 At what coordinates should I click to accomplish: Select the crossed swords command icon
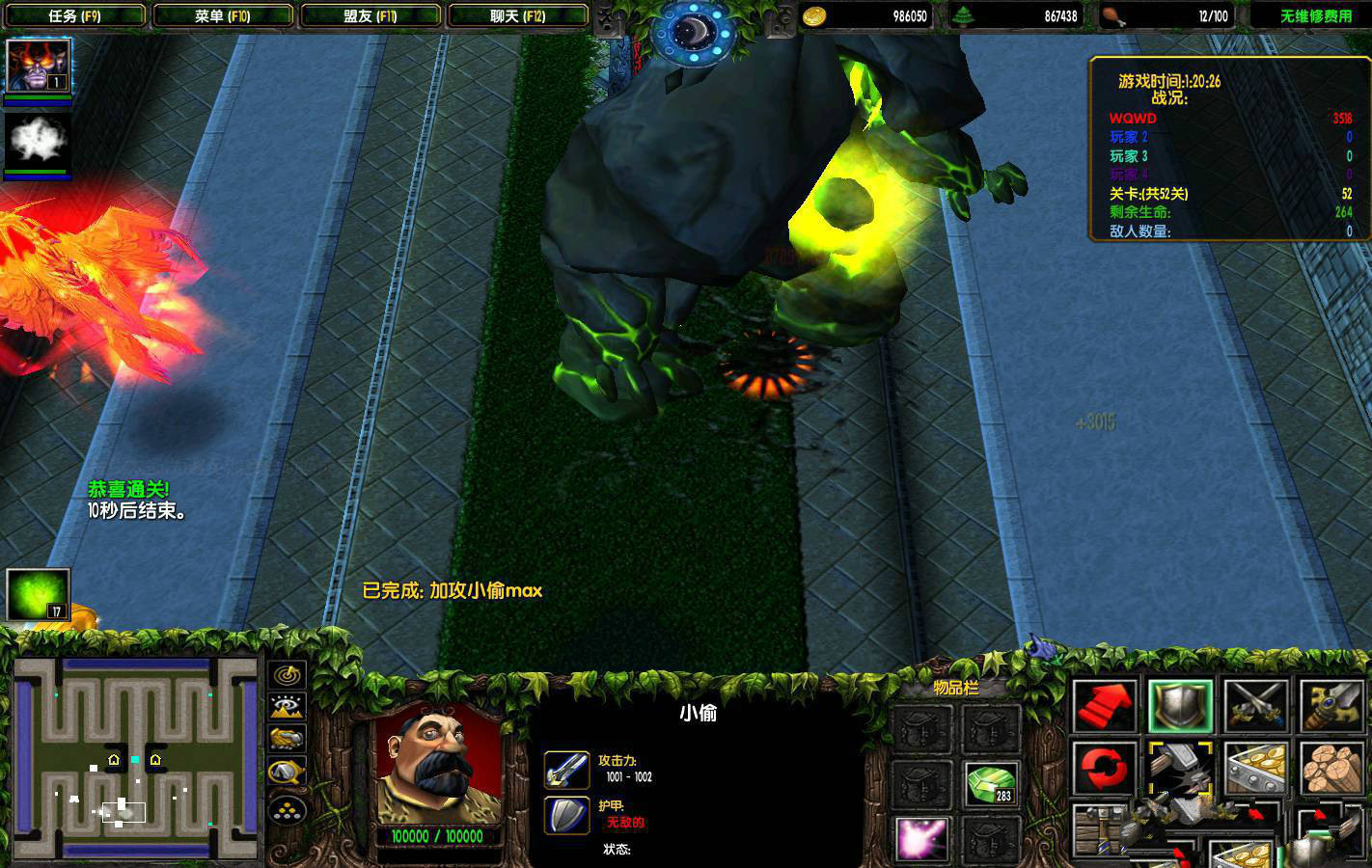[x=1255, y=706]
